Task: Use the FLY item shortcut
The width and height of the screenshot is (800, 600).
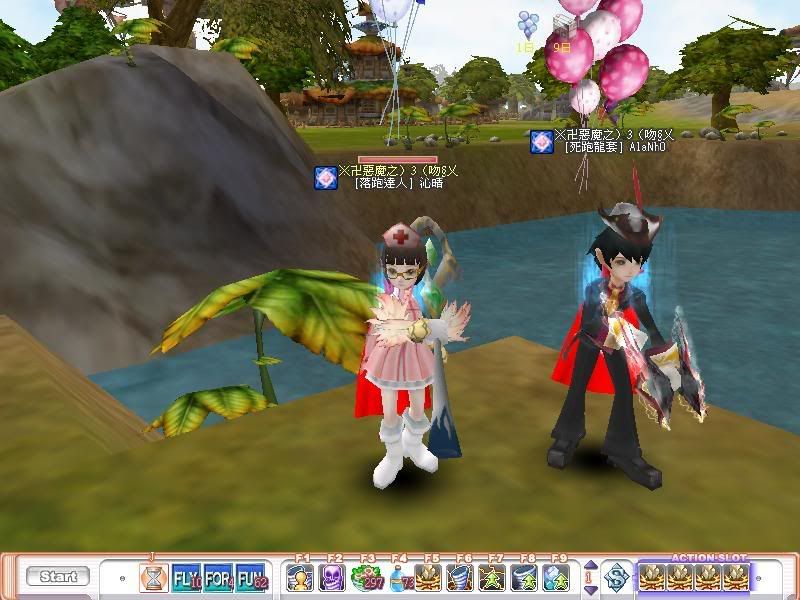Action: point(187,577)
